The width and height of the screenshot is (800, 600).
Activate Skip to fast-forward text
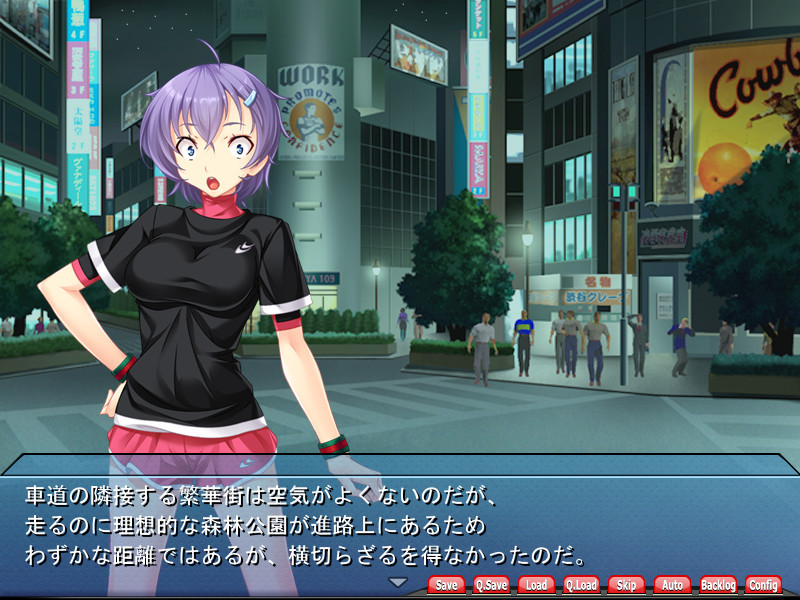coord(626,585)
